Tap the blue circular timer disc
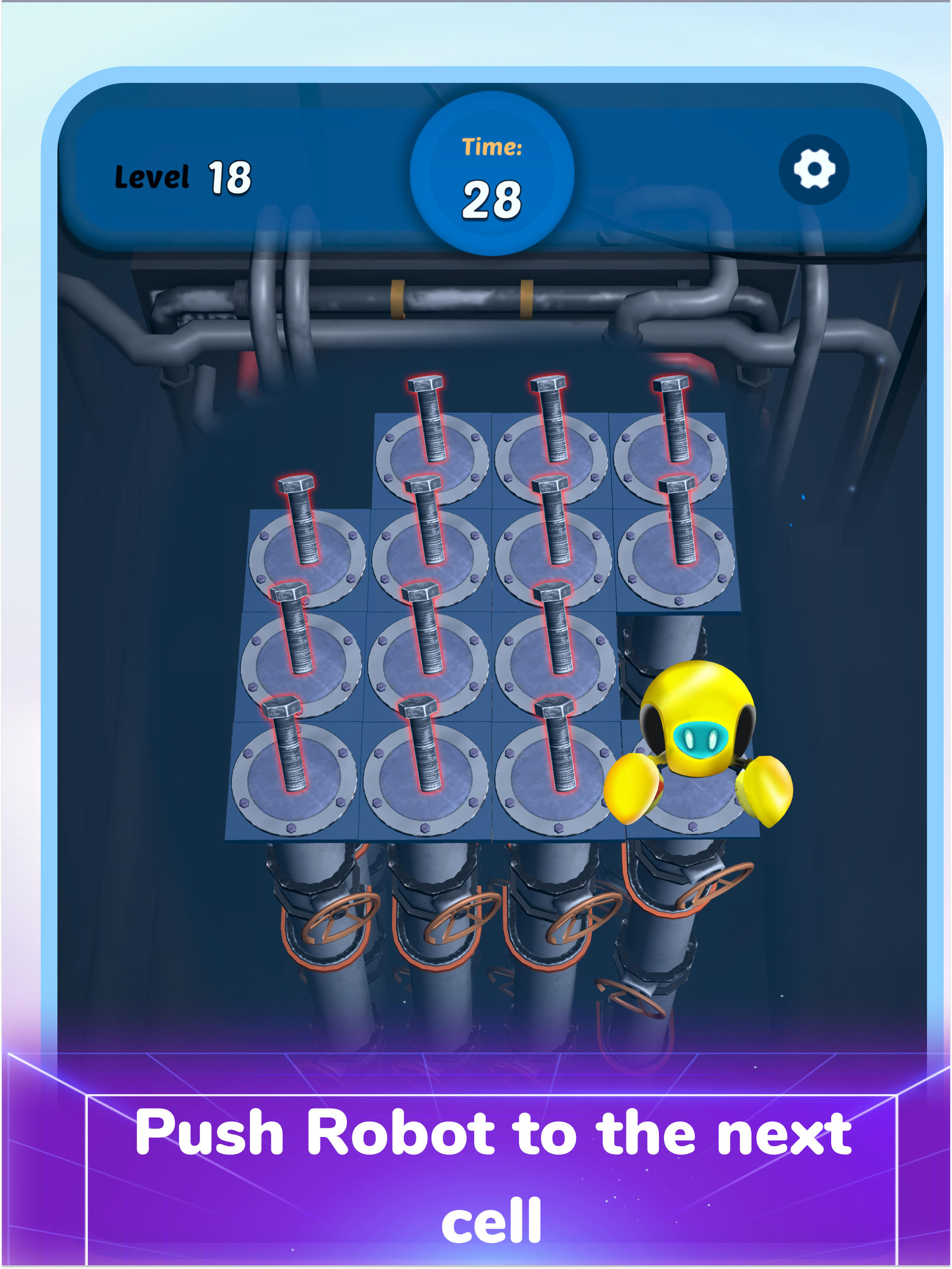The width and height of the screenshot is (952, 1269). click(x=491, y=172)
